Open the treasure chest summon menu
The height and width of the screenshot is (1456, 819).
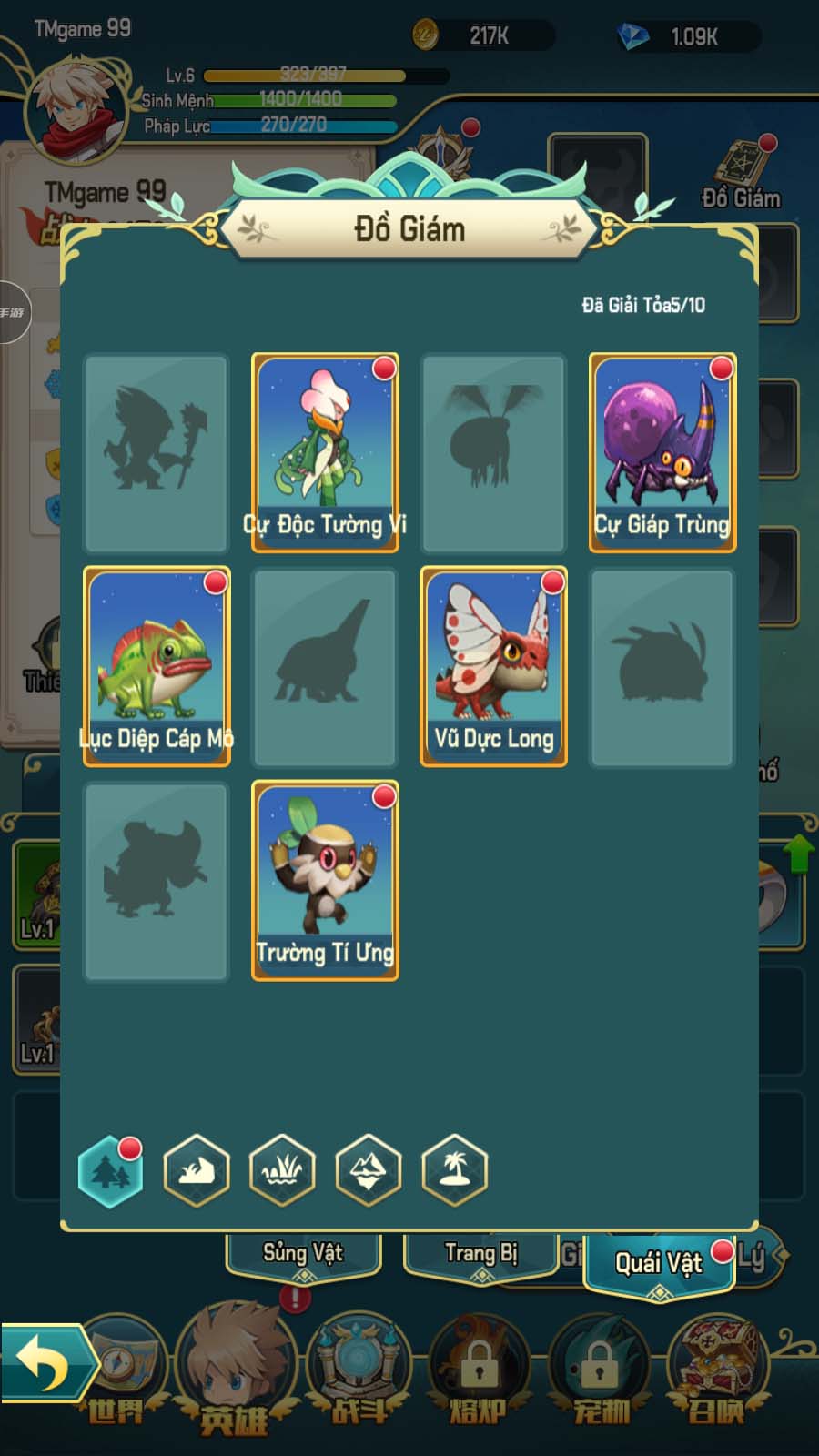[717, 1365]
